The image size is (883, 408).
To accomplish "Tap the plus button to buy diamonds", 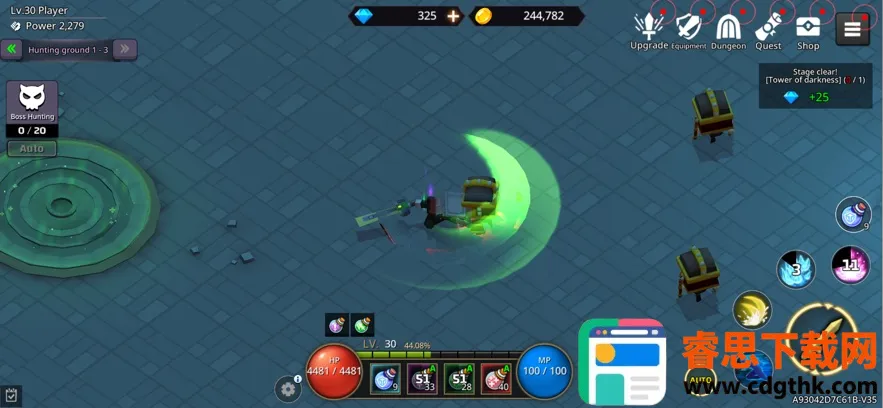I will point(453,16).
